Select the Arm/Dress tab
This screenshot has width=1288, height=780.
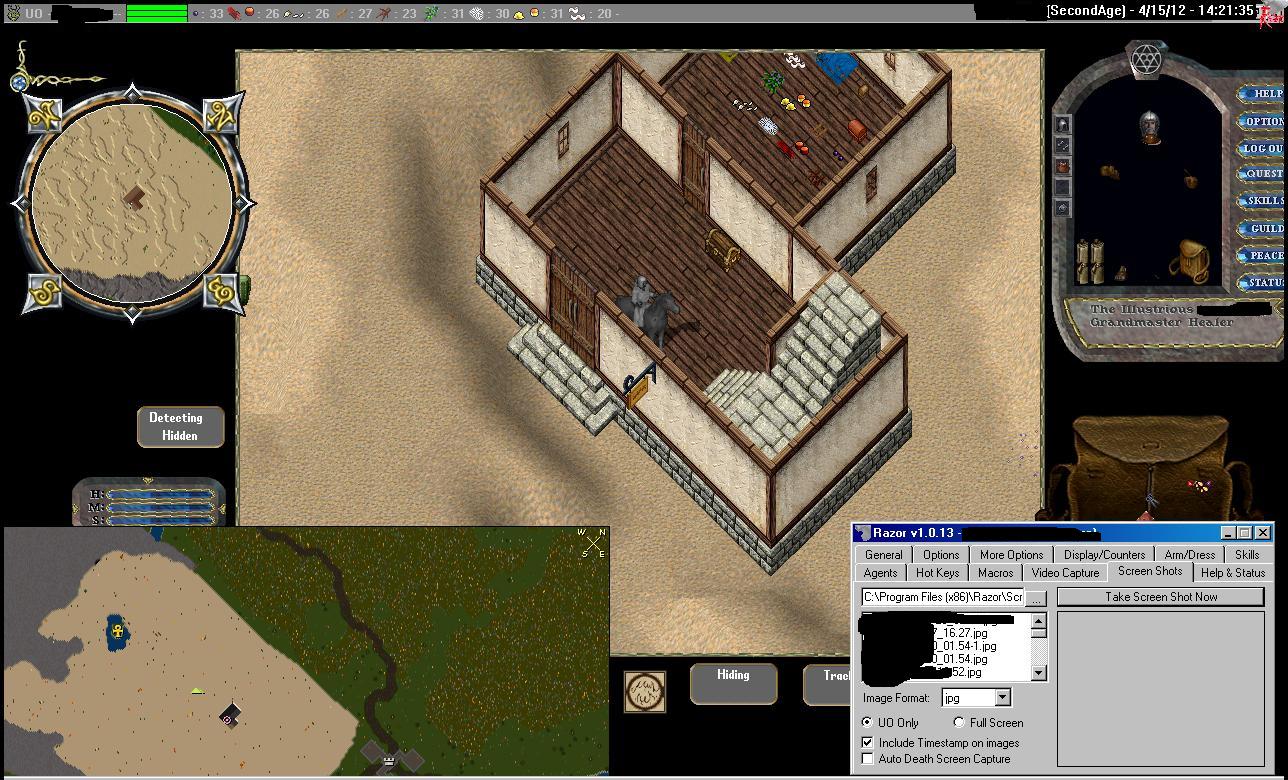(x=1189, y=555)
